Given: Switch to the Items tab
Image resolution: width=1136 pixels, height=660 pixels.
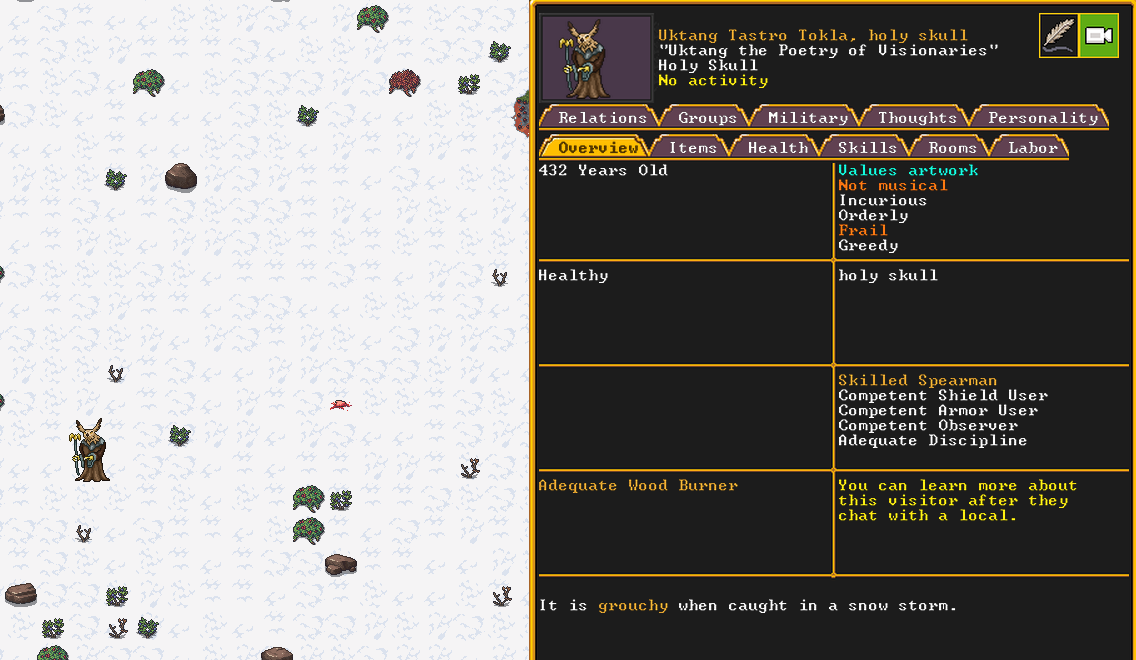Looking at the screenshot, I should (692, 148).
